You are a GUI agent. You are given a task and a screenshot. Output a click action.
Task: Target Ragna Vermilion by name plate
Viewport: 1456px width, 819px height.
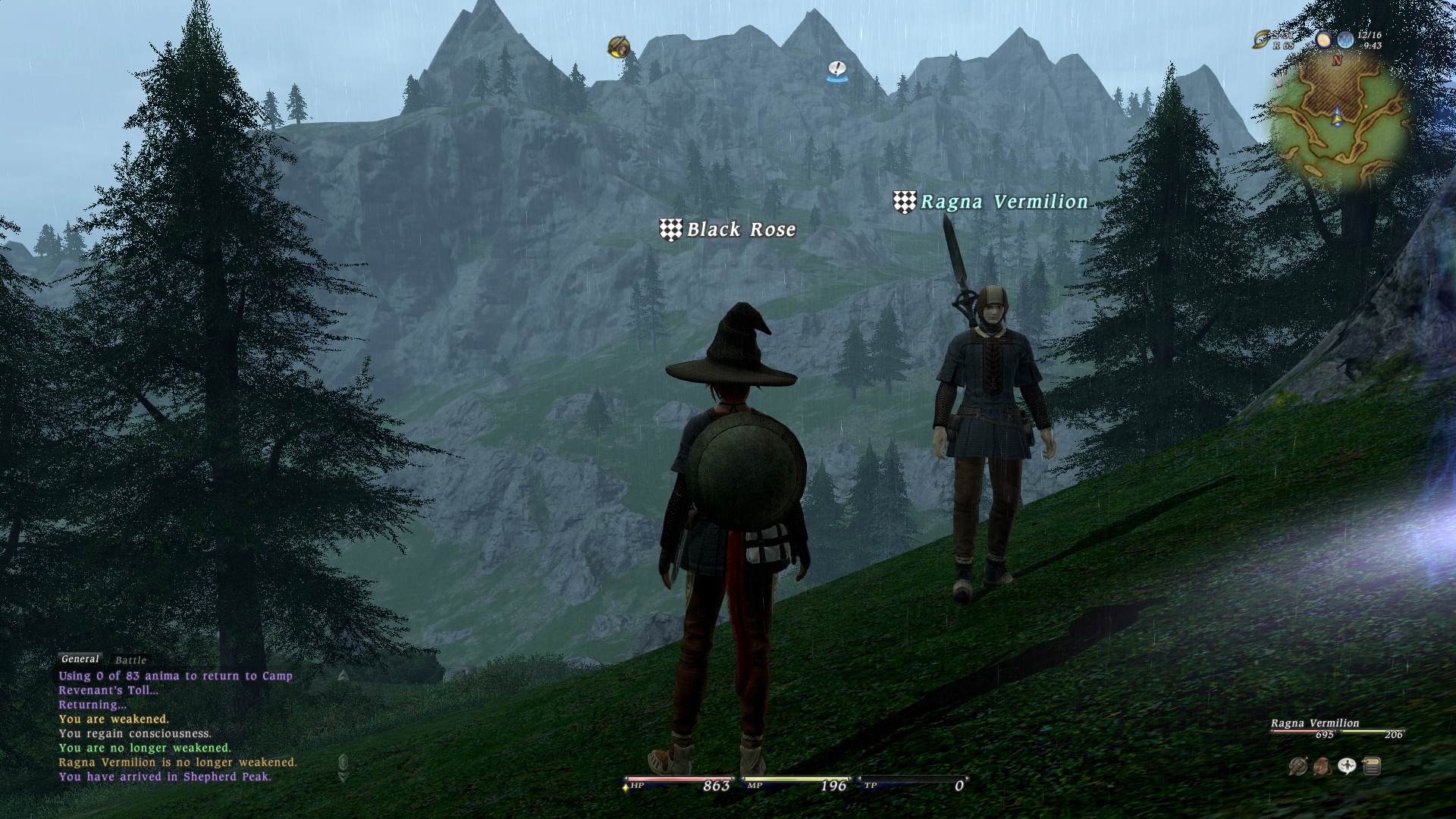point(1003,202)
